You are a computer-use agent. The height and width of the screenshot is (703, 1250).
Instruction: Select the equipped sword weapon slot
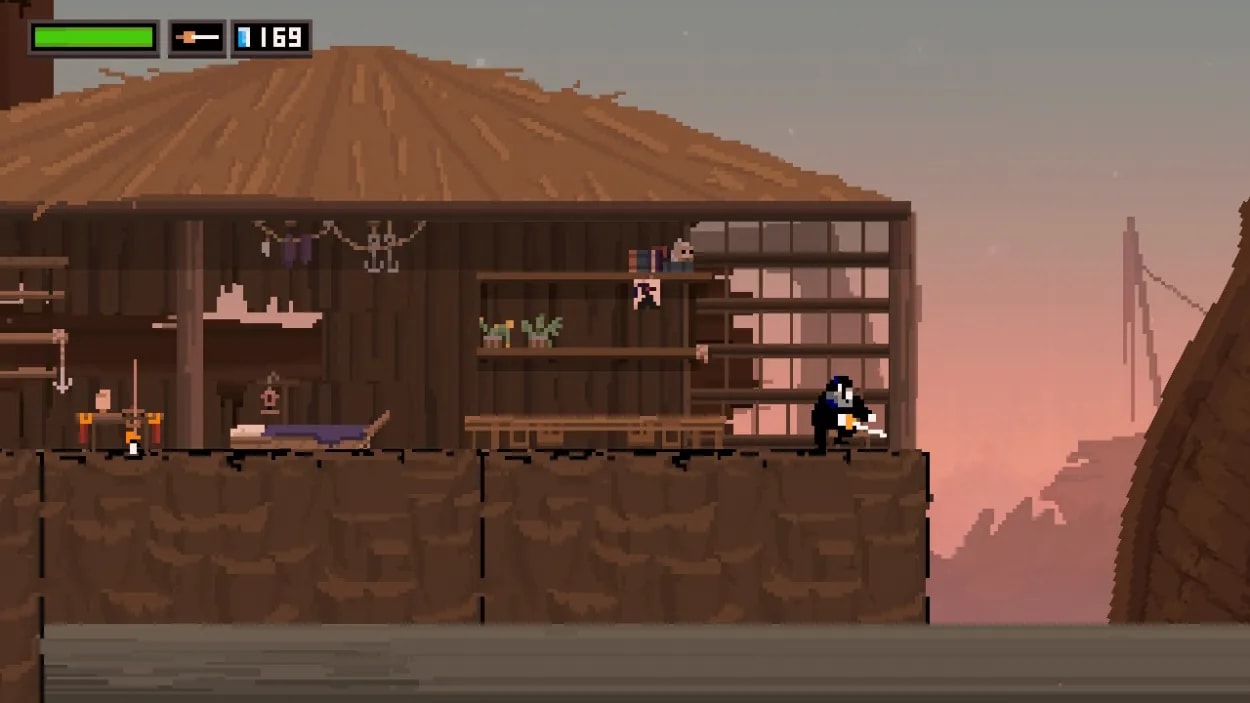pos(197,38)
